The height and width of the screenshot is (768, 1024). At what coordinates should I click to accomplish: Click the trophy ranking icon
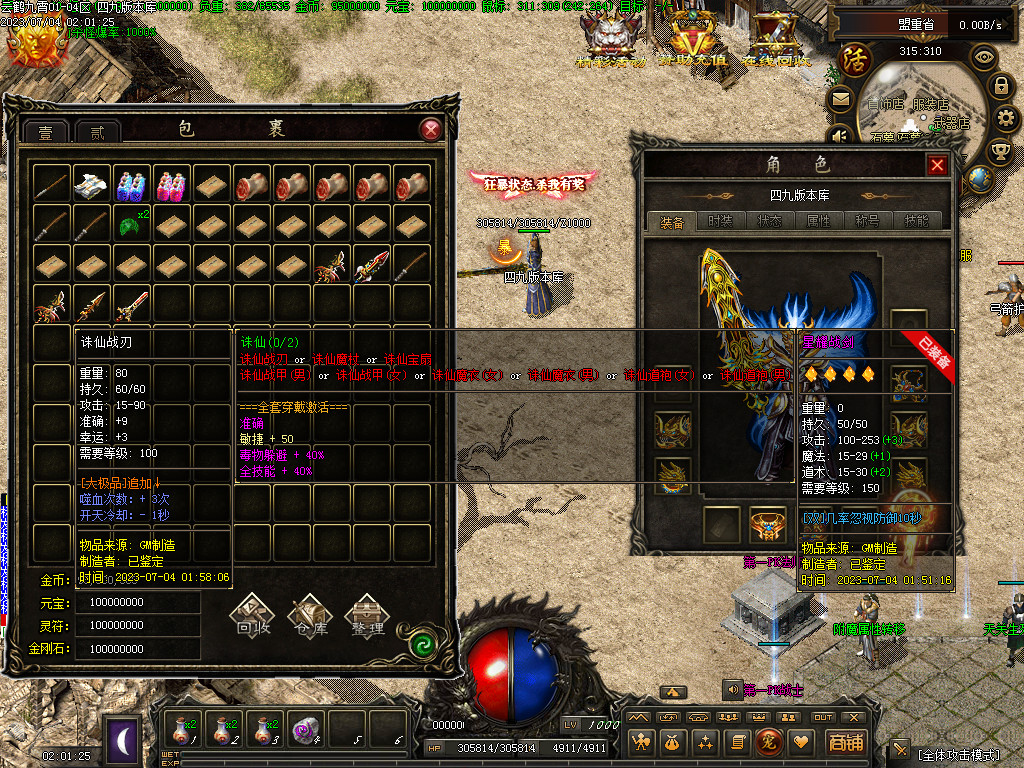click(1000, 151)
